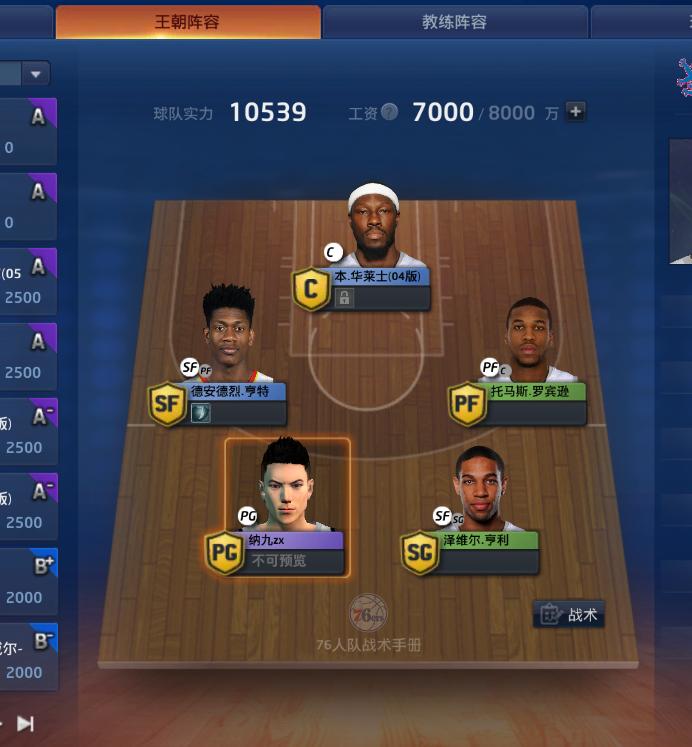Show the 工资 help question mark
The height and width of the screenshot is (747, 692).
389,113
